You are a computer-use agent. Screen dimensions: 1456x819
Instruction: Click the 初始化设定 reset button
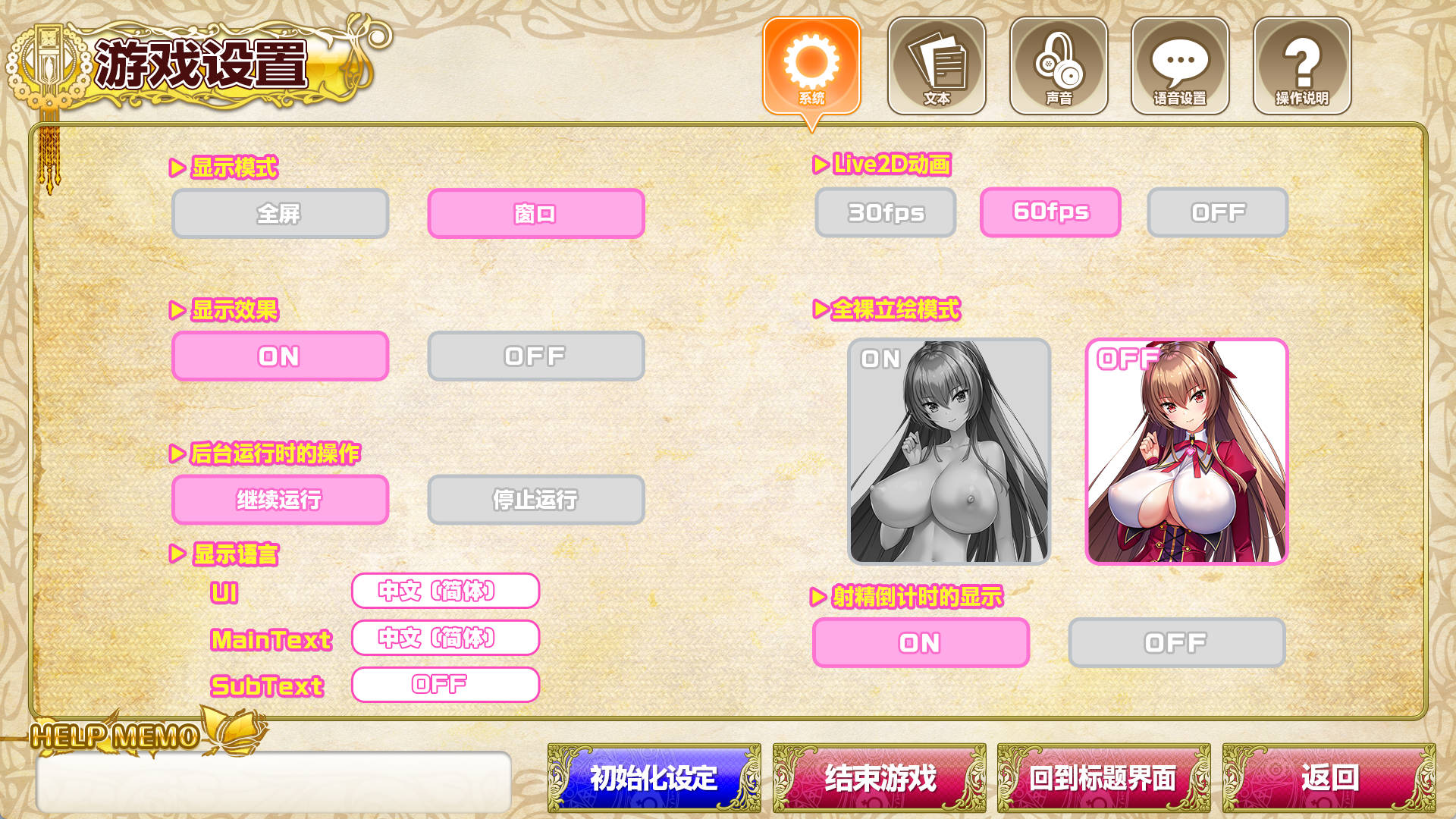(x=651, y=777)
